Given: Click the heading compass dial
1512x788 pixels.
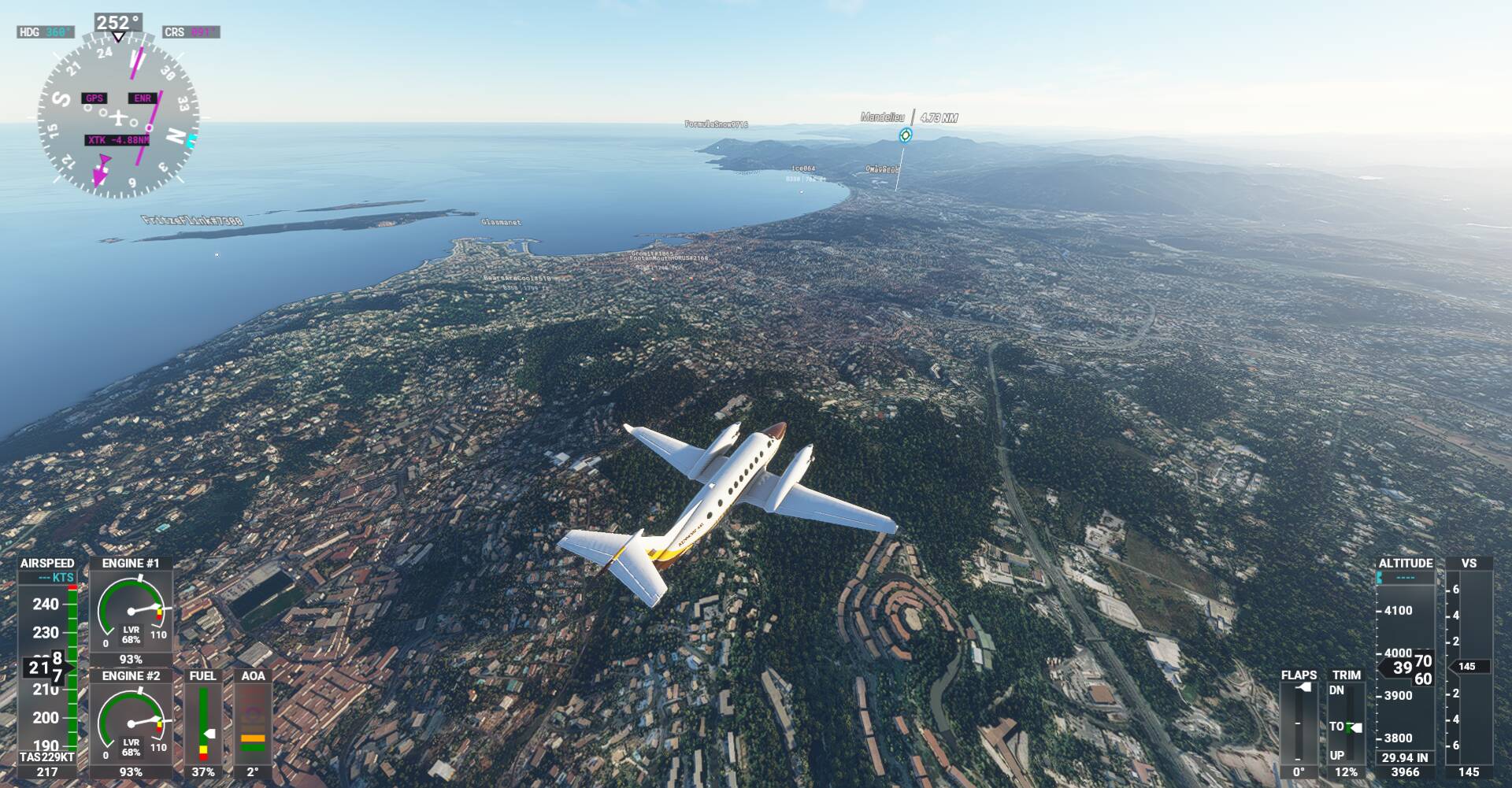Looking at the screenshot, I should [118, 118].
